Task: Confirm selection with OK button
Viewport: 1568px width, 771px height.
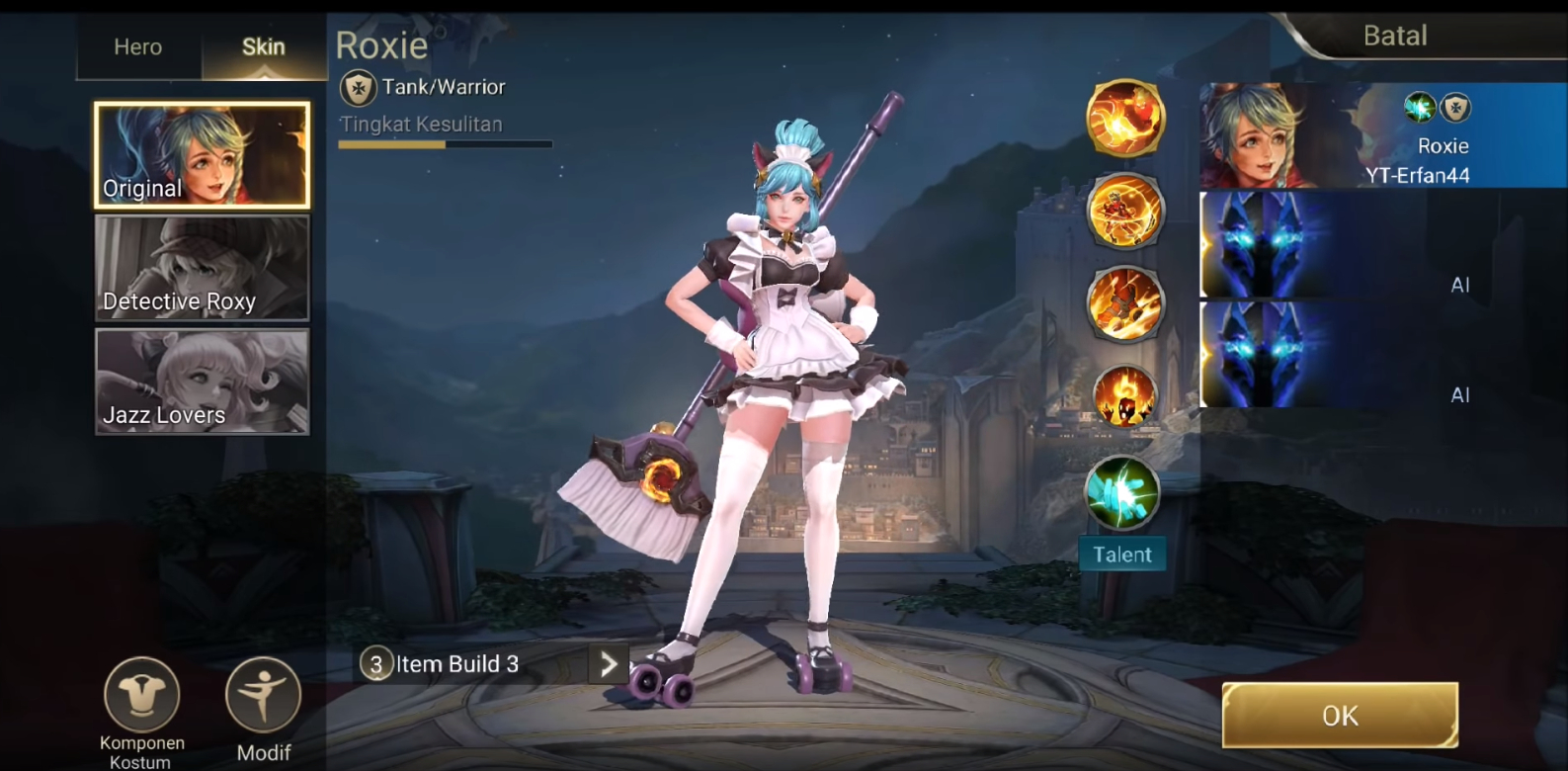Action: [1340, 715]
